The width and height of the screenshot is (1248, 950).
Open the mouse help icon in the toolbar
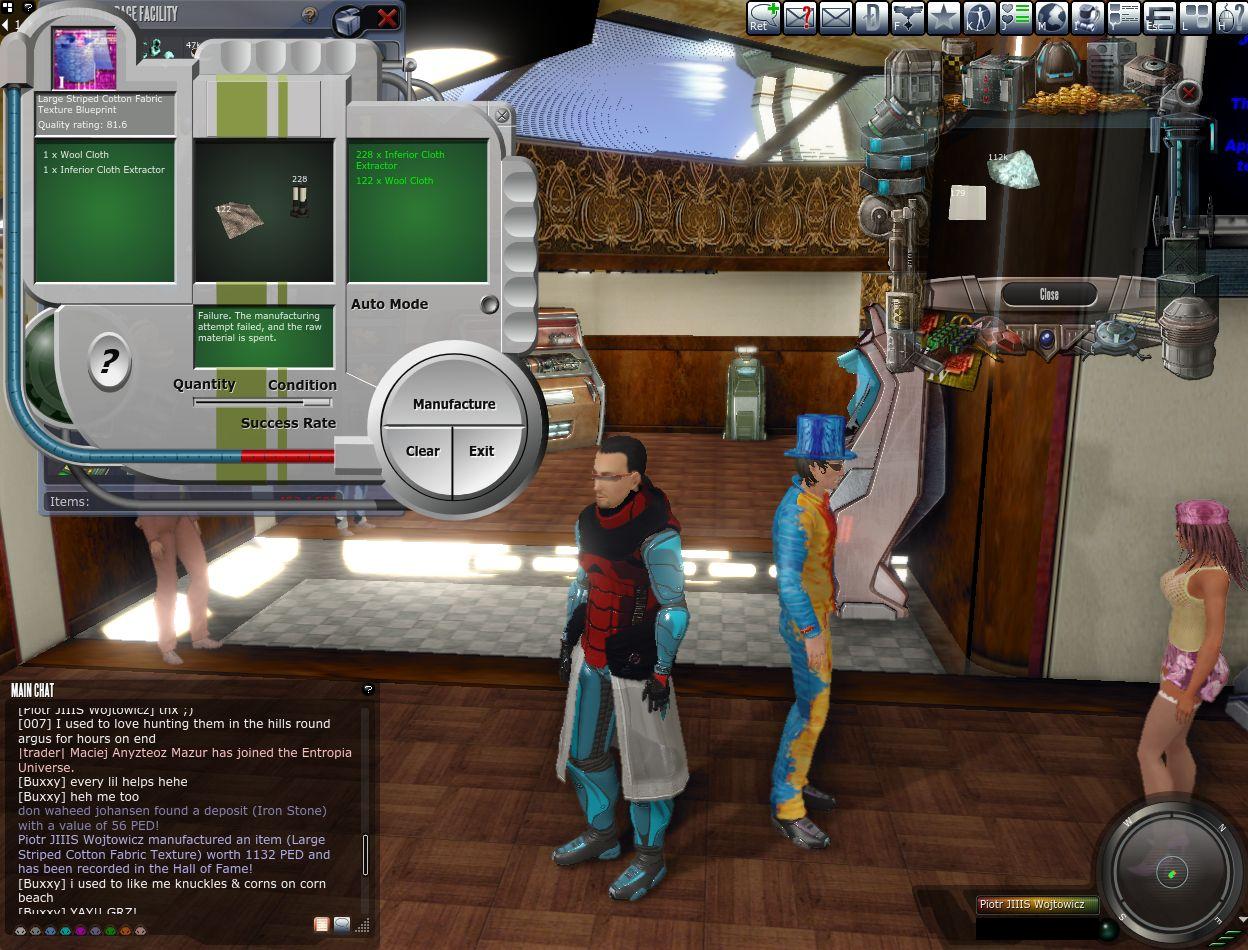[x=1231, y=17]
